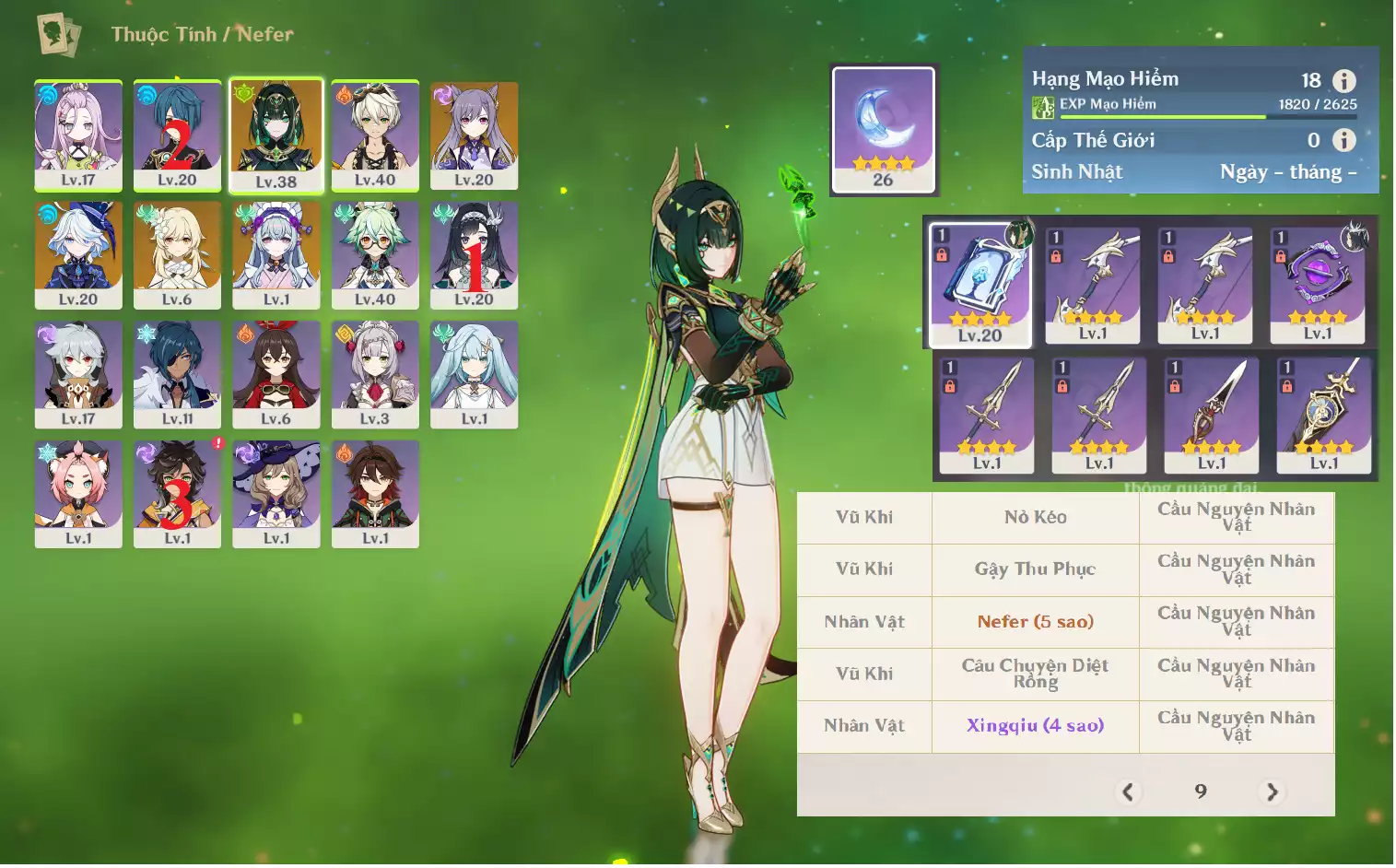
Task: Pick the blonde Traveler Lv.6 portrait
Action: click(x=177, y=254)
